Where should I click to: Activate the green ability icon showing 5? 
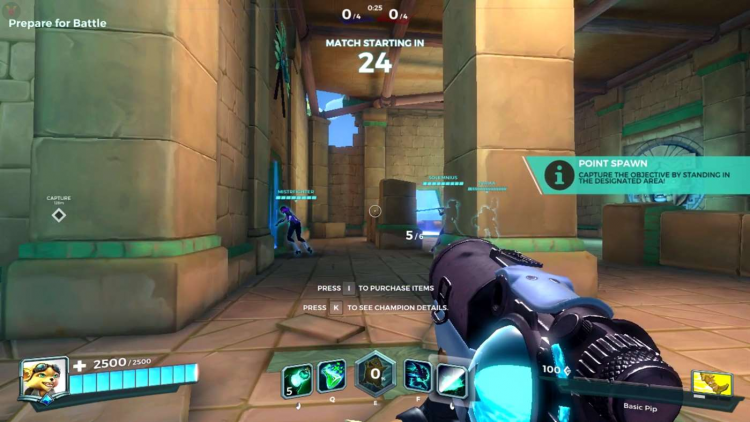pyautogui.click(x=297, y=376)
